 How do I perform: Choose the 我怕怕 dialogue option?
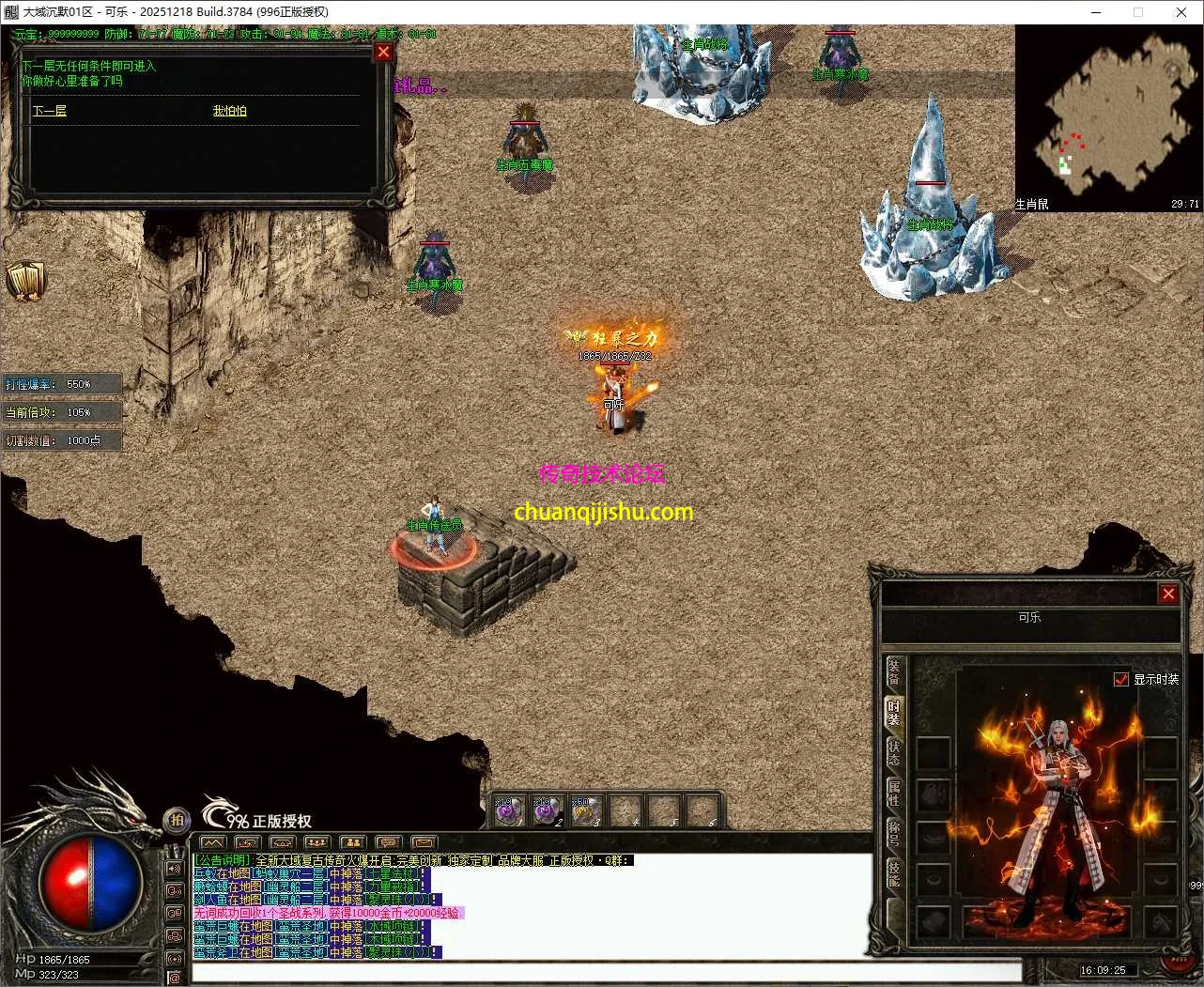pyautogui.click(x=229, y=111)
